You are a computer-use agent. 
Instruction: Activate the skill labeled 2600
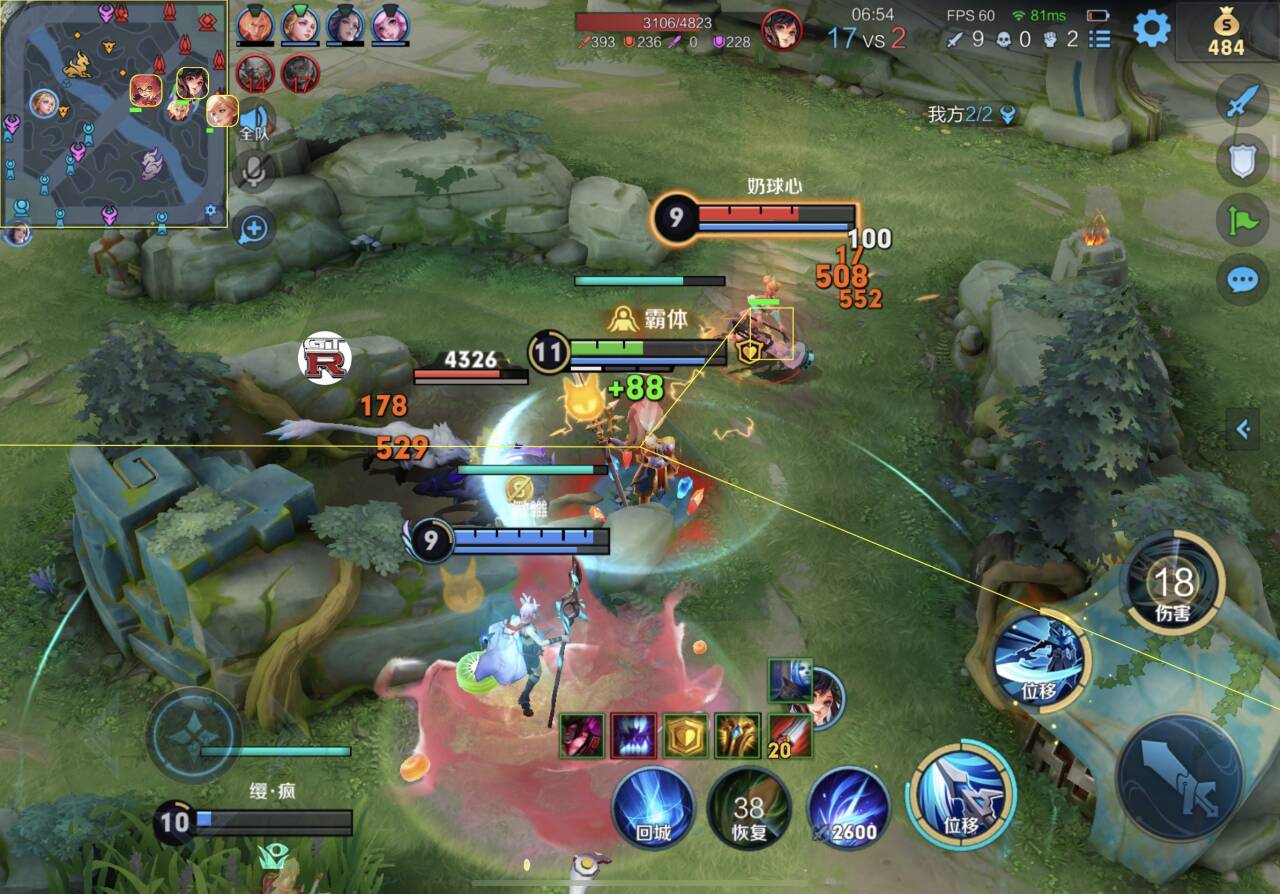(x=848, y=806)
